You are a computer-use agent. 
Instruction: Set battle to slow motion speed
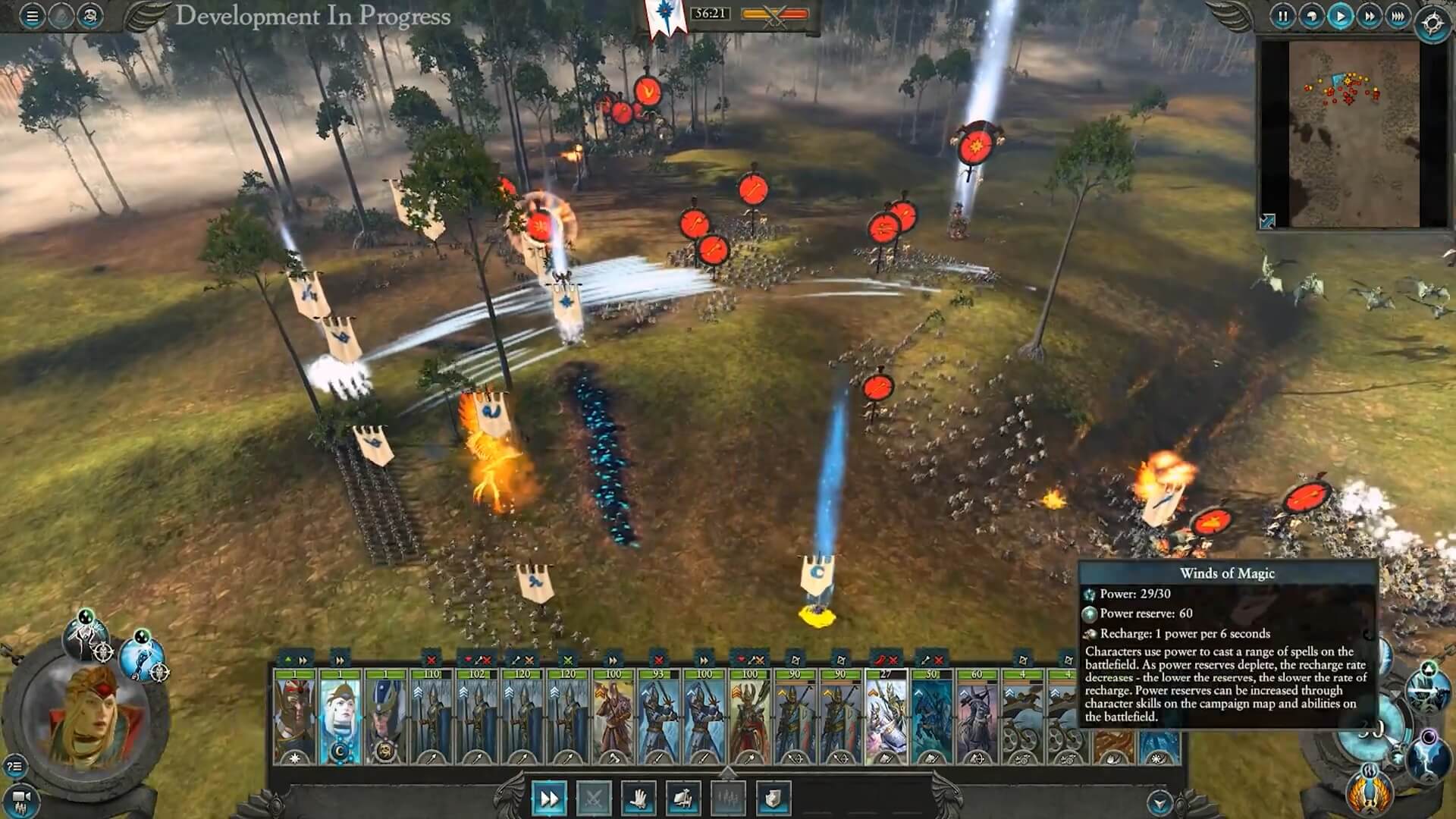click(x=1311, y=16)
